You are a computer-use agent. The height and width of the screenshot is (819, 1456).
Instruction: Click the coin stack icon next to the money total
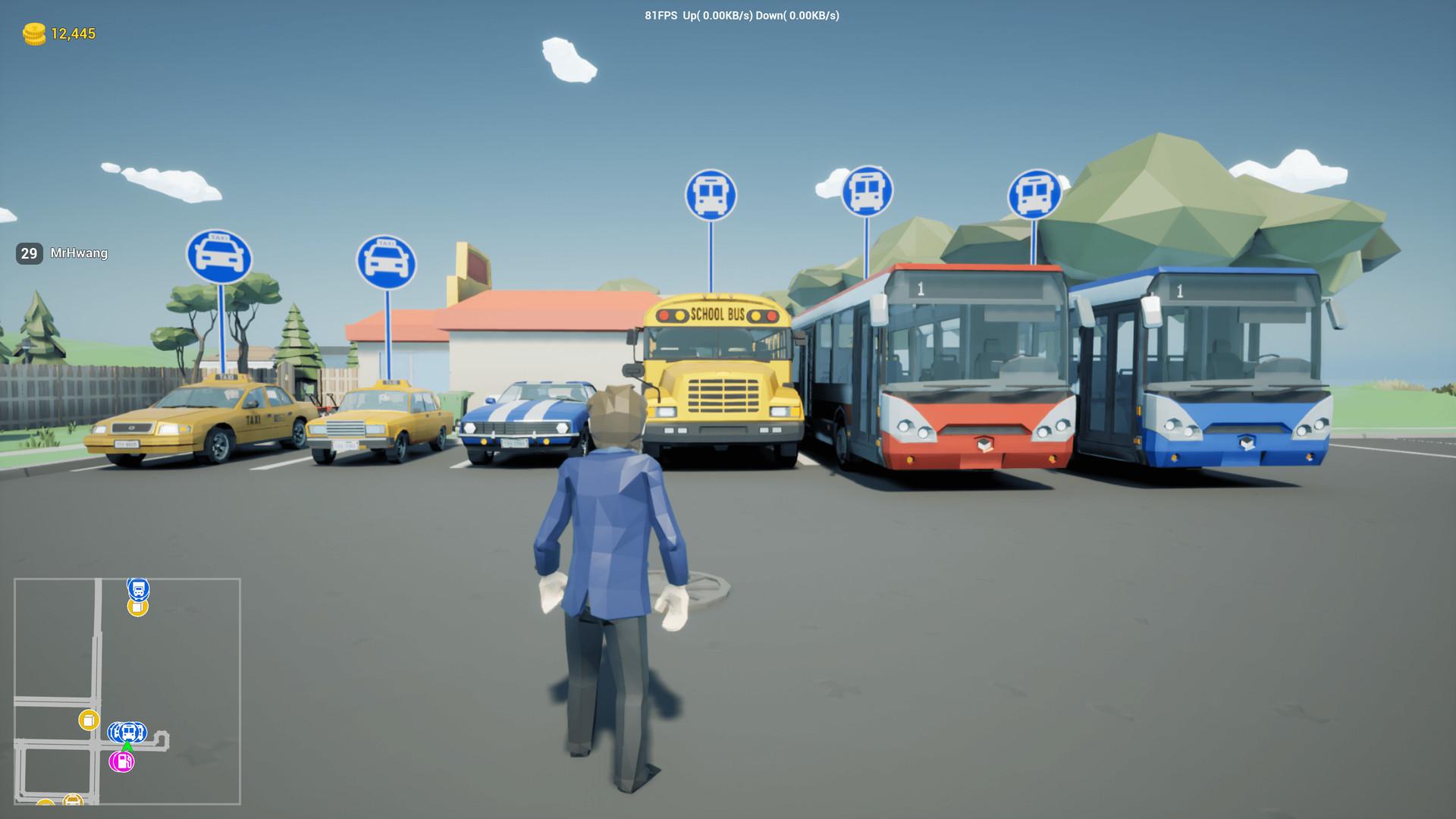[x=33, y=33]
